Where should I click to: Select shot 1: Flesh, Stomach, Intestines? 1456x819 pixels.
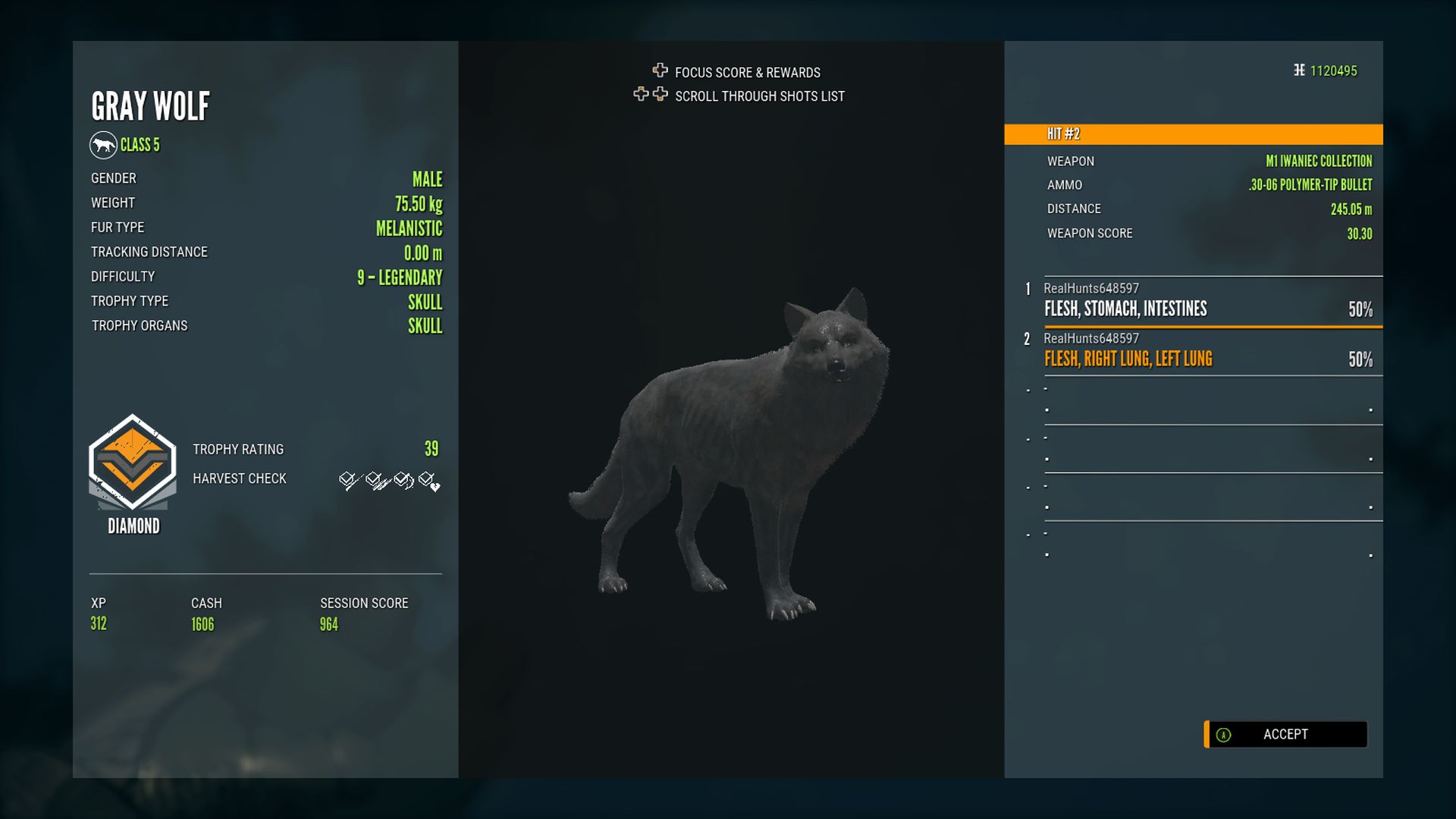pos(1206,303)
